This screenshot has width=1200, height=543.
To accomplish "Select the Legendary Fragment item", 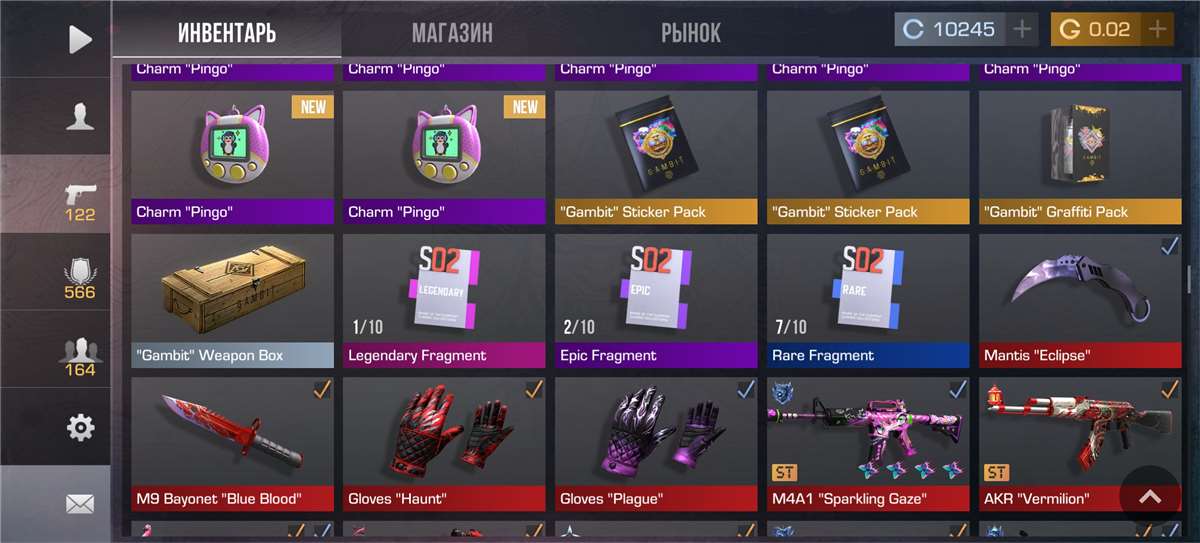I will pyautogui.click(x=444, y=300).
